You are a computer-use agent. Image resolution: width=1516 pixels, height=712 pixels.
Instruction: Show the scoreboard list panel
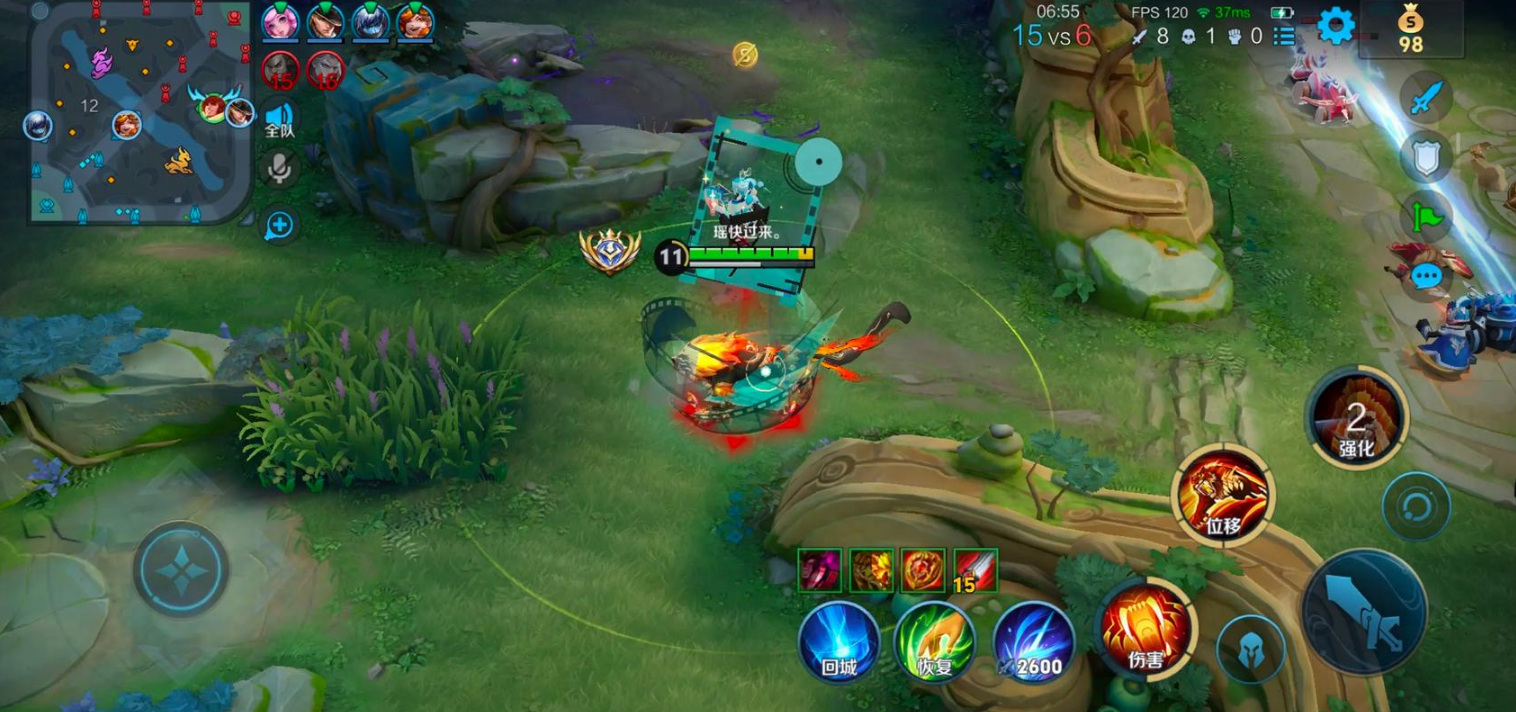pyautogui.click(x=1283, y=37)
